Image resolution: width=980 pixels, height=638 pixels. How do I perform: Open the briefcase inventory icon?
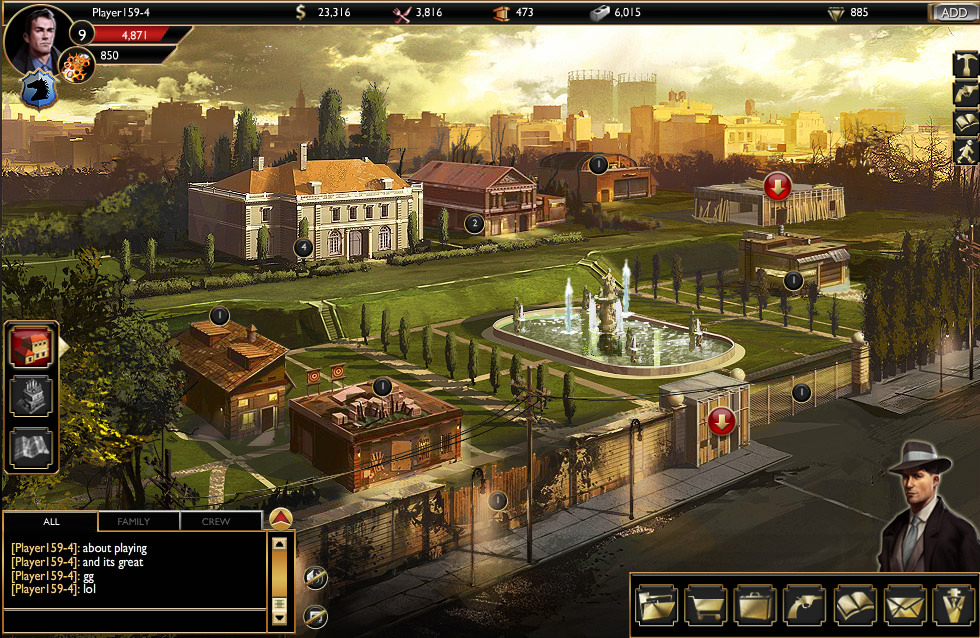[755, 605]
